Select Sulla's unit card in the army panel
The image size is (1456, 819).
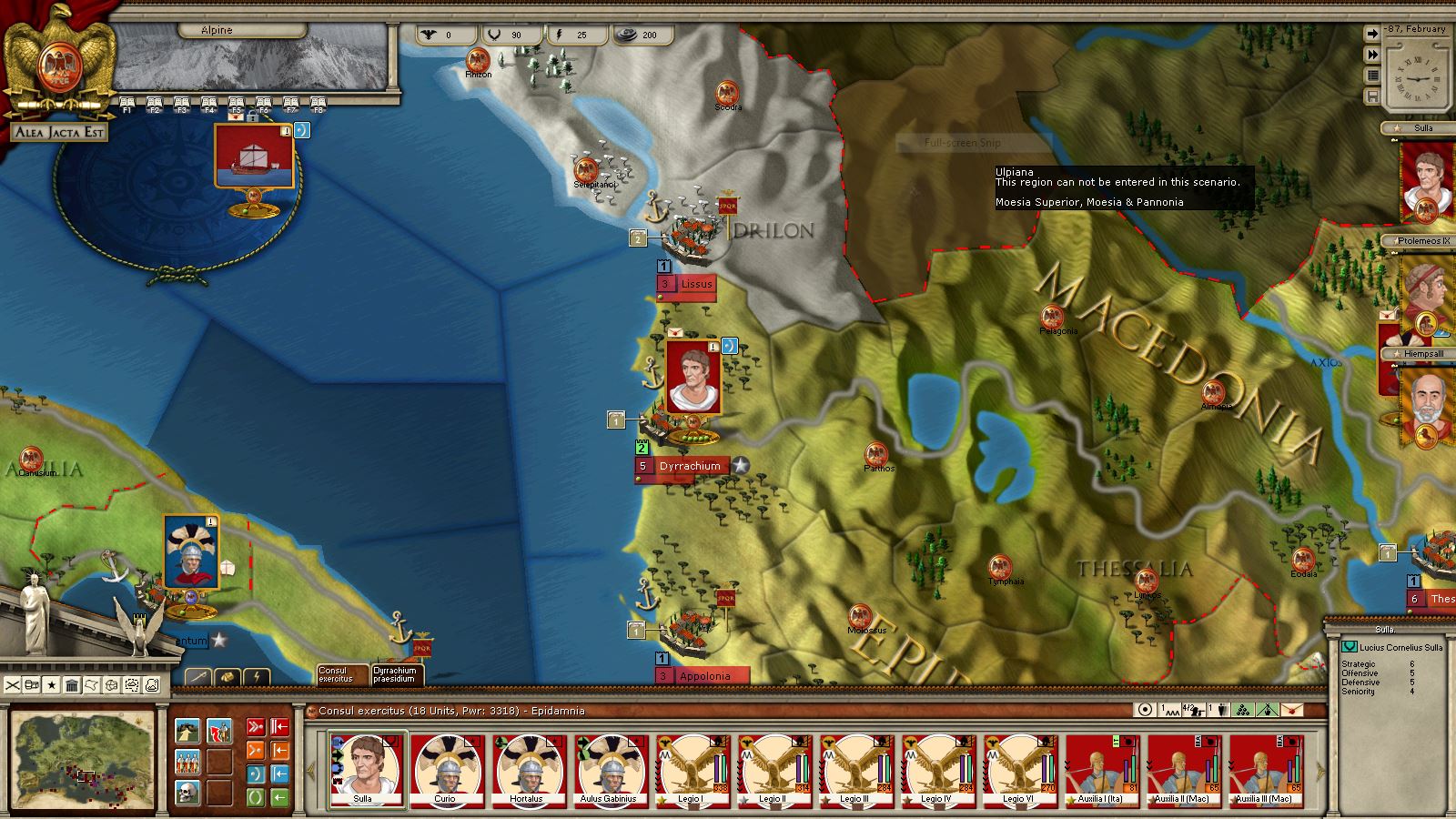[364, 770]
